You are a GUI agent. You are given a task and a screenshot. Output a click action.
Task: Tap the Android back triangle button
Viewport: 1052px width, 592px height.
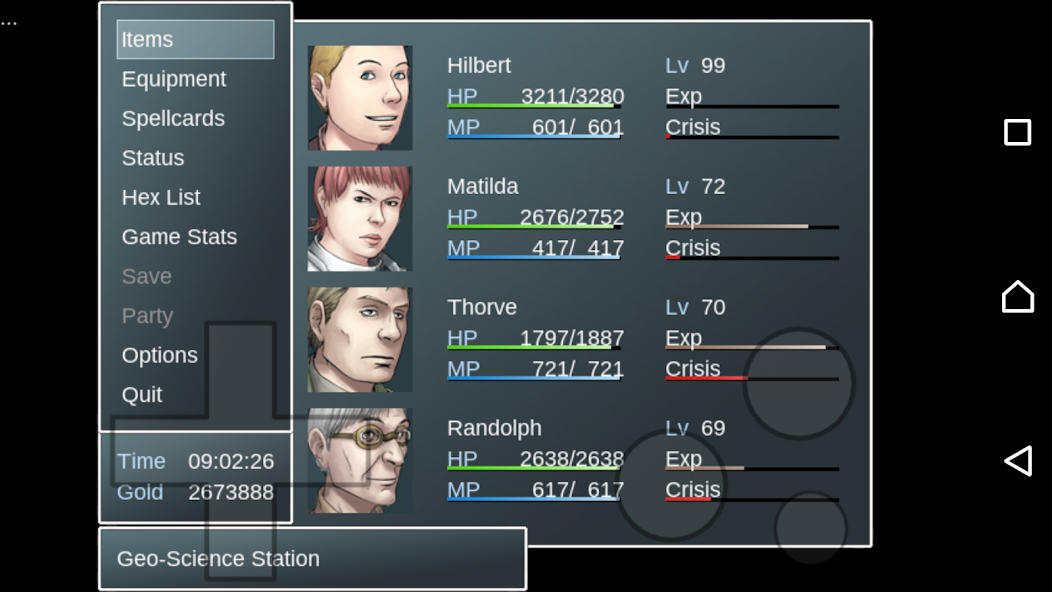tap(1017, 460)
